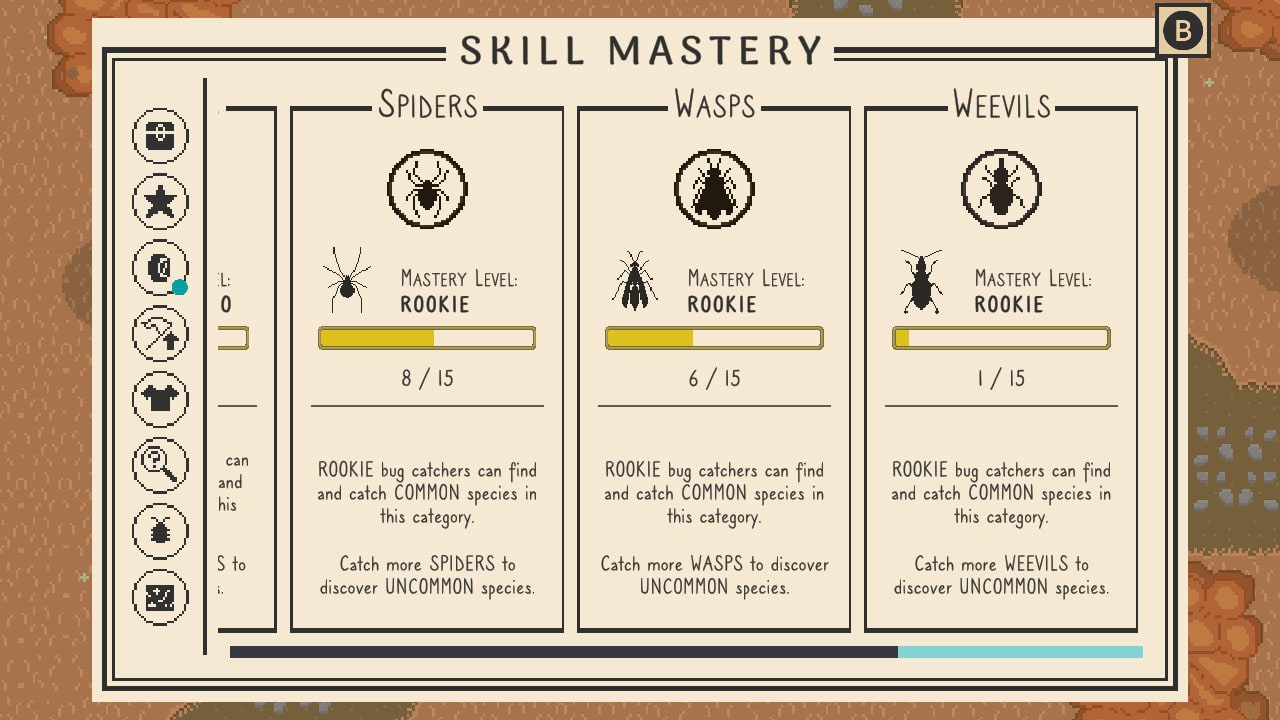This screenshot has height=720, width=1280.
Task: Open the magnifying glass question tab
Action: [160, 464]
